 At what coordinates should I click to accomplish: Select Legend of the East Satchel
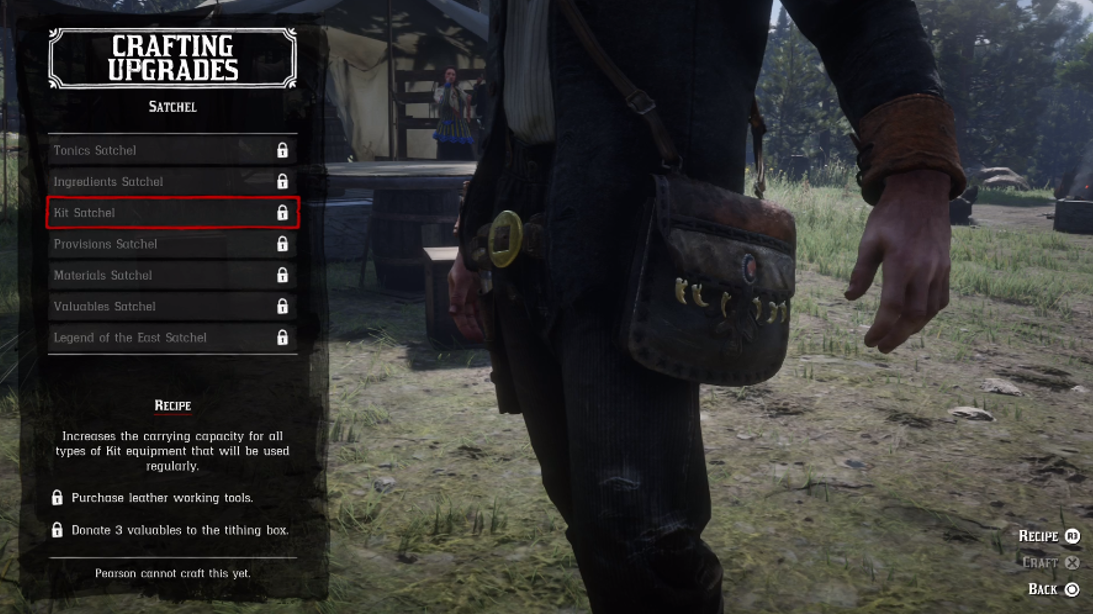tap(172, 337)
